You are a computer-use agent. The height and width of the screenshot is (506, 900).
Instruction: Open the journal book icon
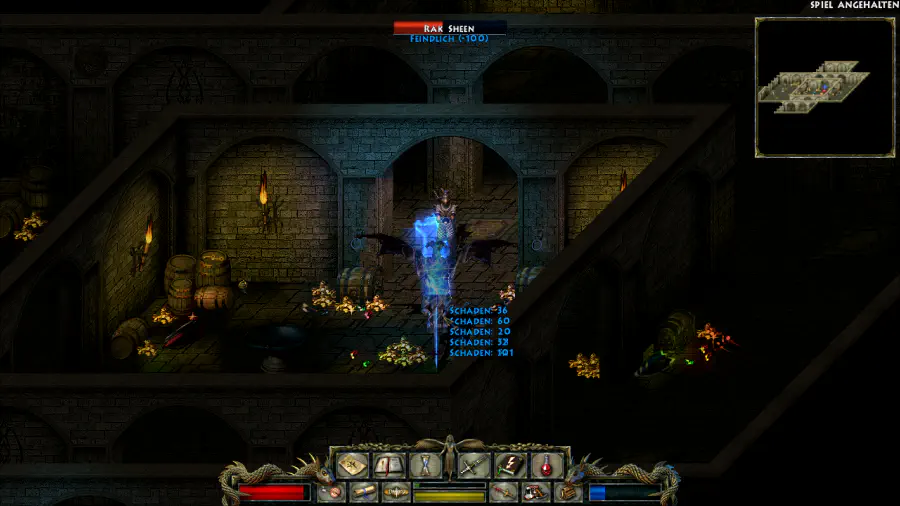[x=388, y=465]
